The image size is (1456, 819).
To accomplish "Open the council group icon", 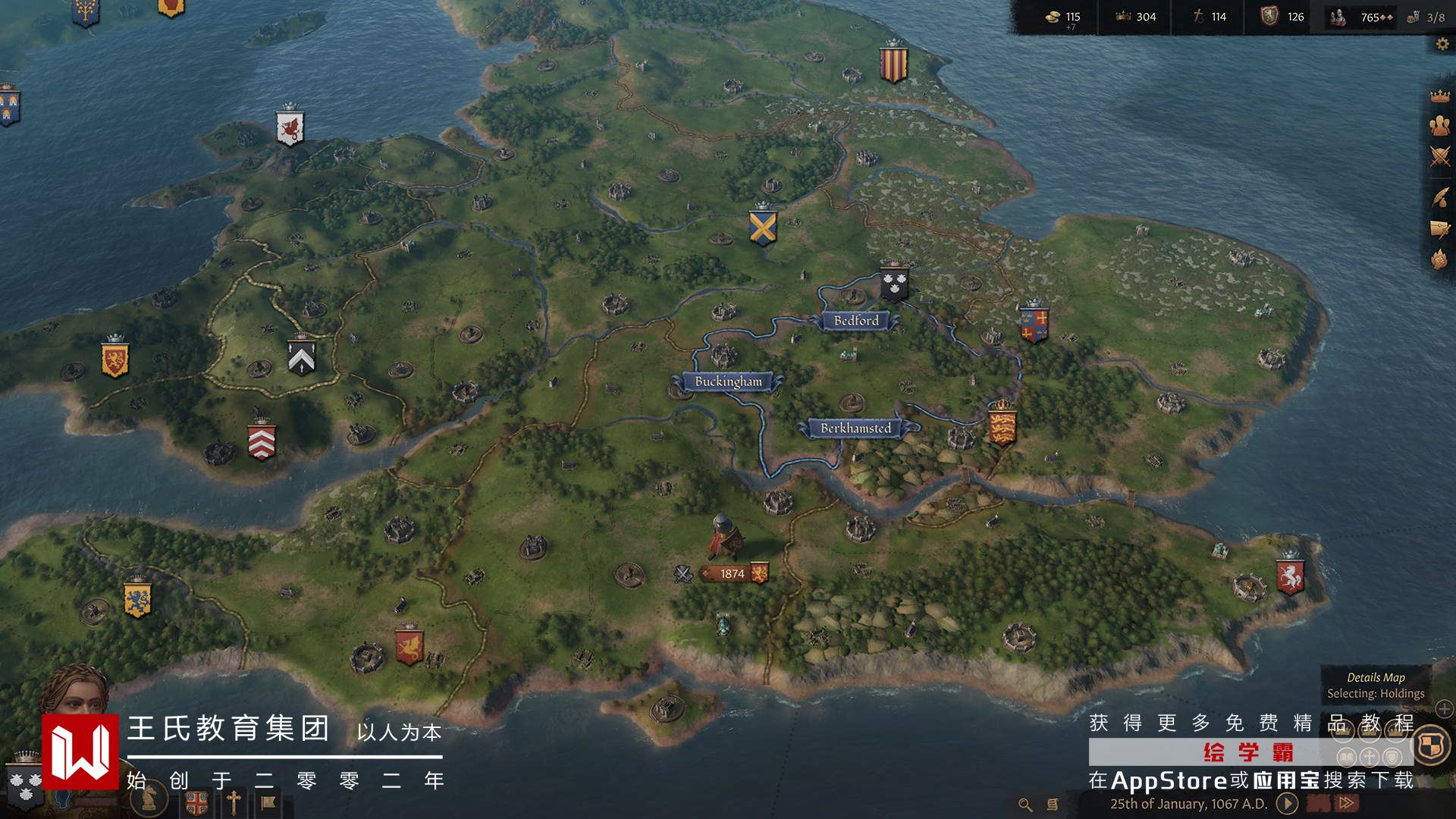I will (x=1439, y=126).
